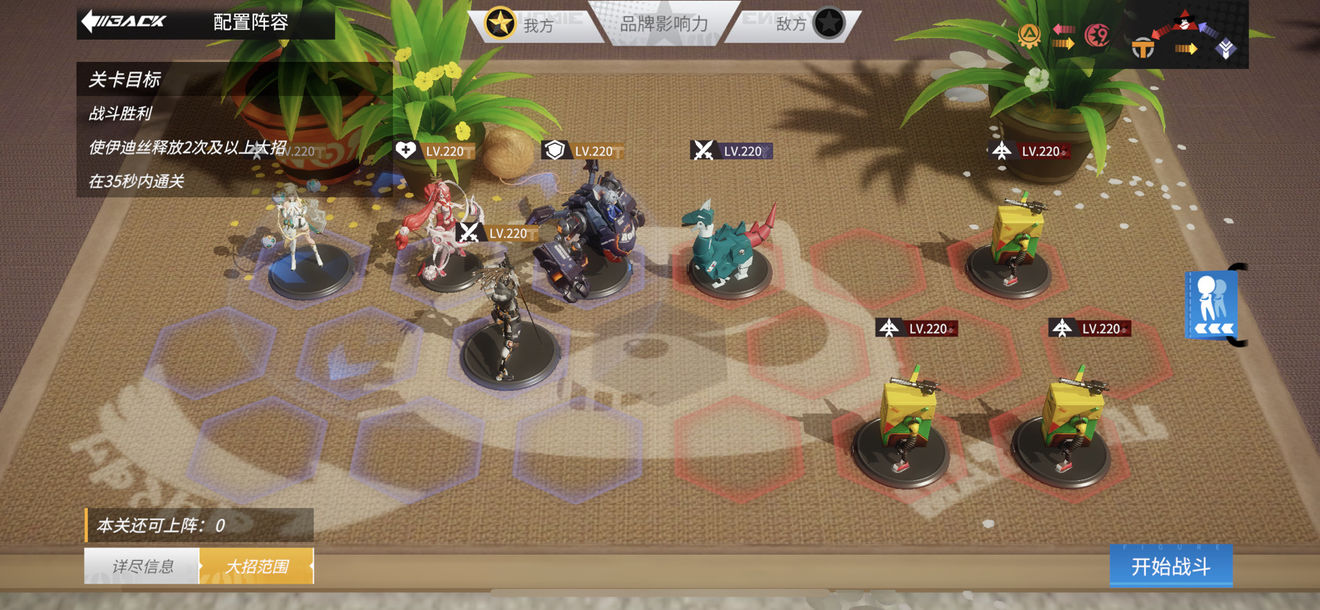Start the battle with 开始战斗

pos(1170,567)
